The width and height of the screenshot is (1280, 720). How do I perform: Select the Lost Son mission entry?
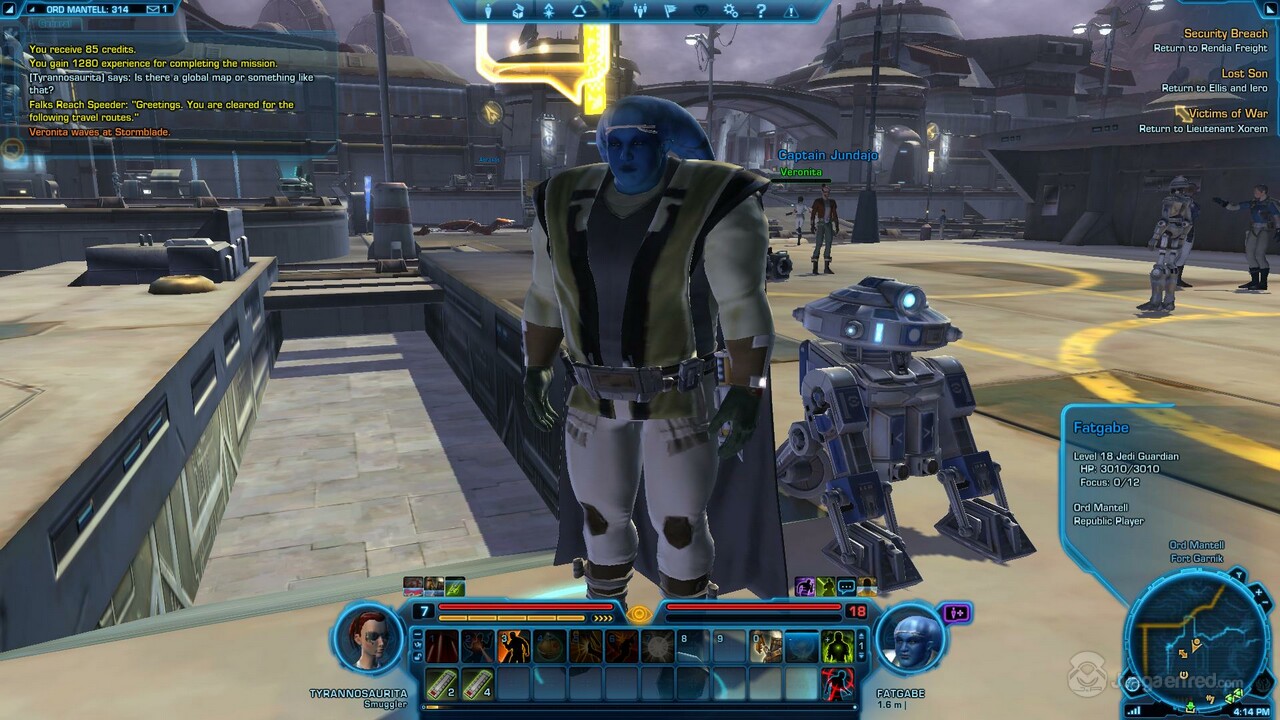(1244, 73)
